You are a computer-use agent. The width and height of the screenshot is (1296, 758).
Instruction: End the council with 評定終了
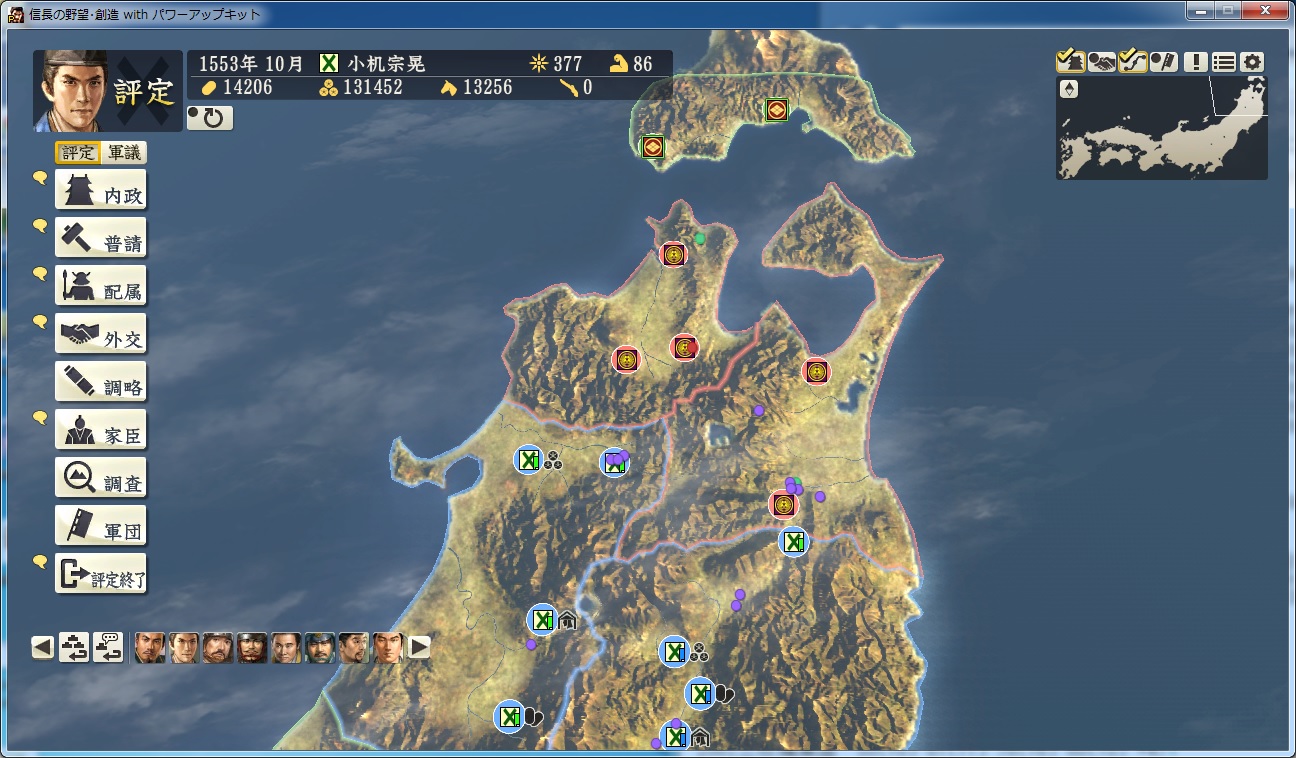point(100,575)
